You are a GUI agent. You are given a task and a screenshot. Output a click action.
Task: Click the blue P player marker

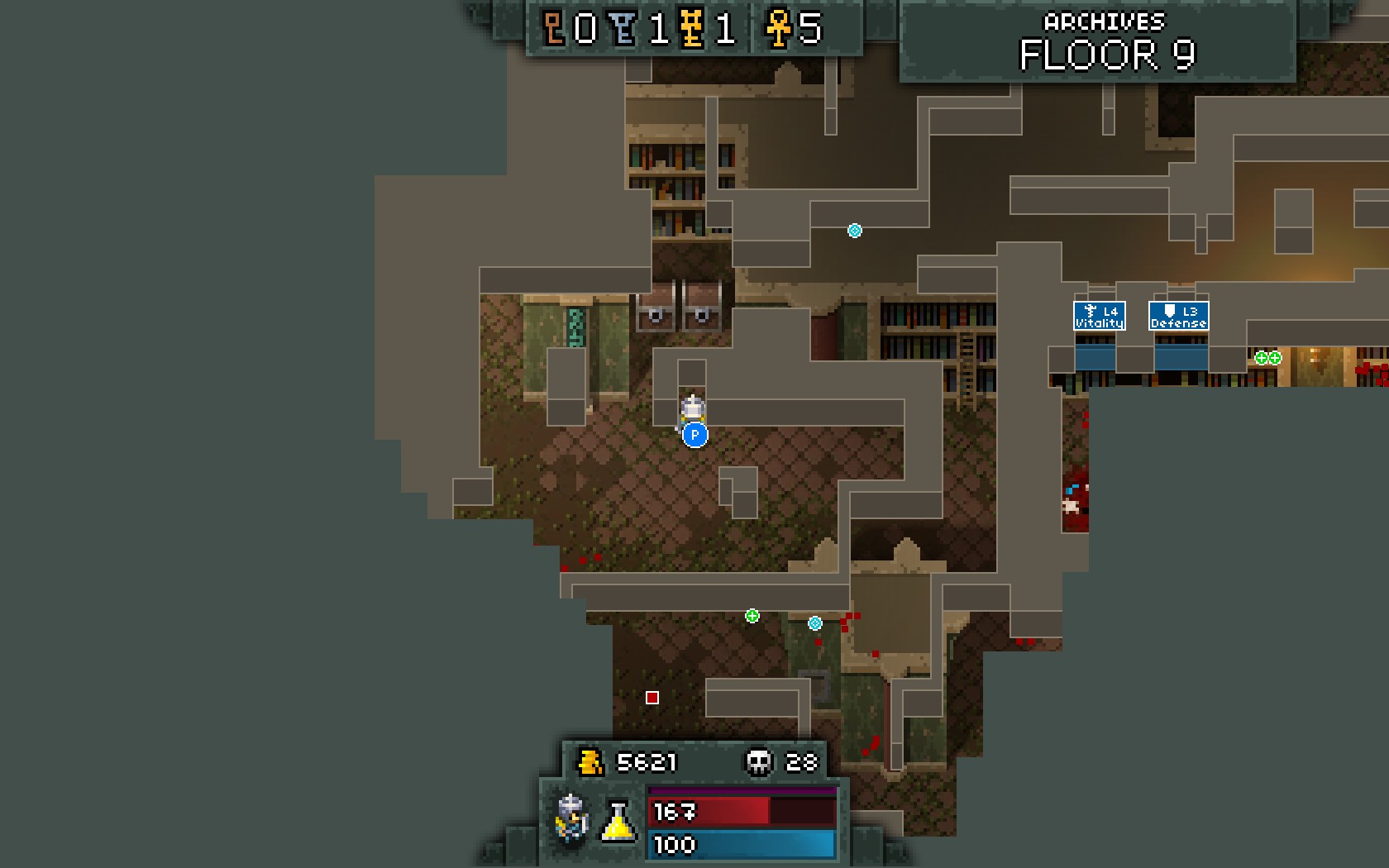pyautogui.click(x=695, y=435)
